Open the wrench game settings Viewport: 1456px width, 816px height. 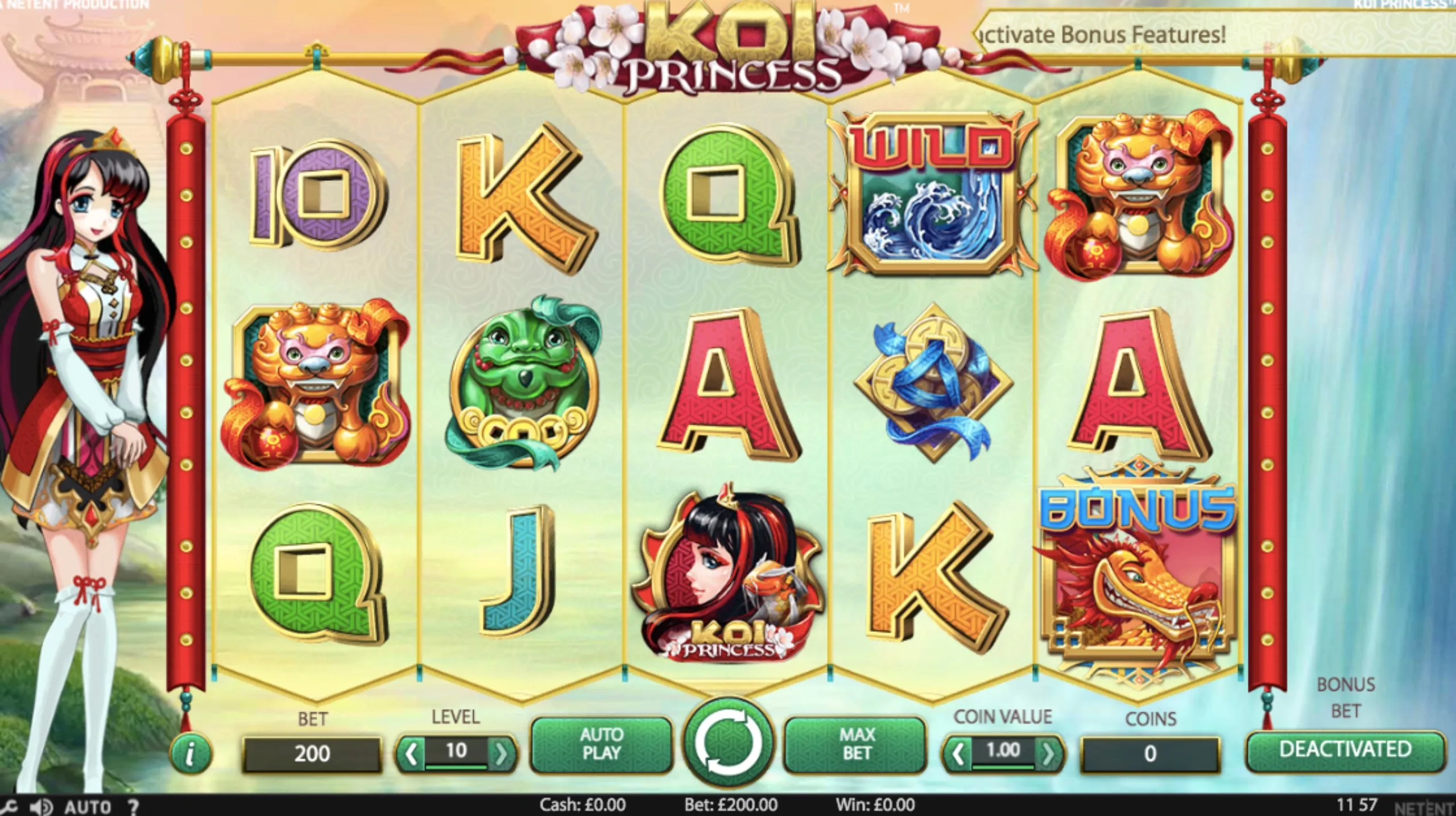[9, 807]
